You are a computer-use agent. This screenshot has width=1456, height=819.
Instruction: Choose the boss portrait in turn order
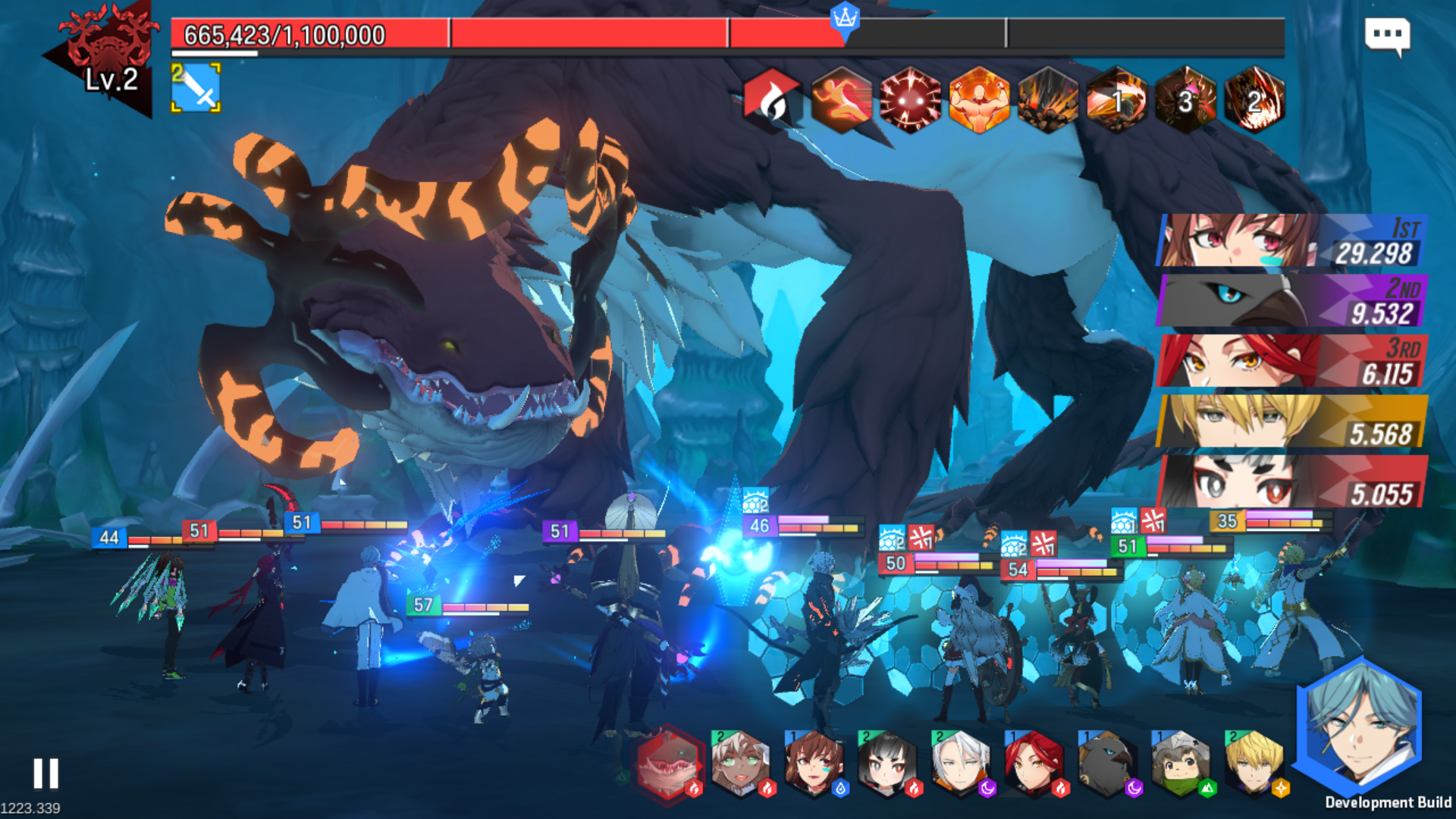[x=667, y=764]
